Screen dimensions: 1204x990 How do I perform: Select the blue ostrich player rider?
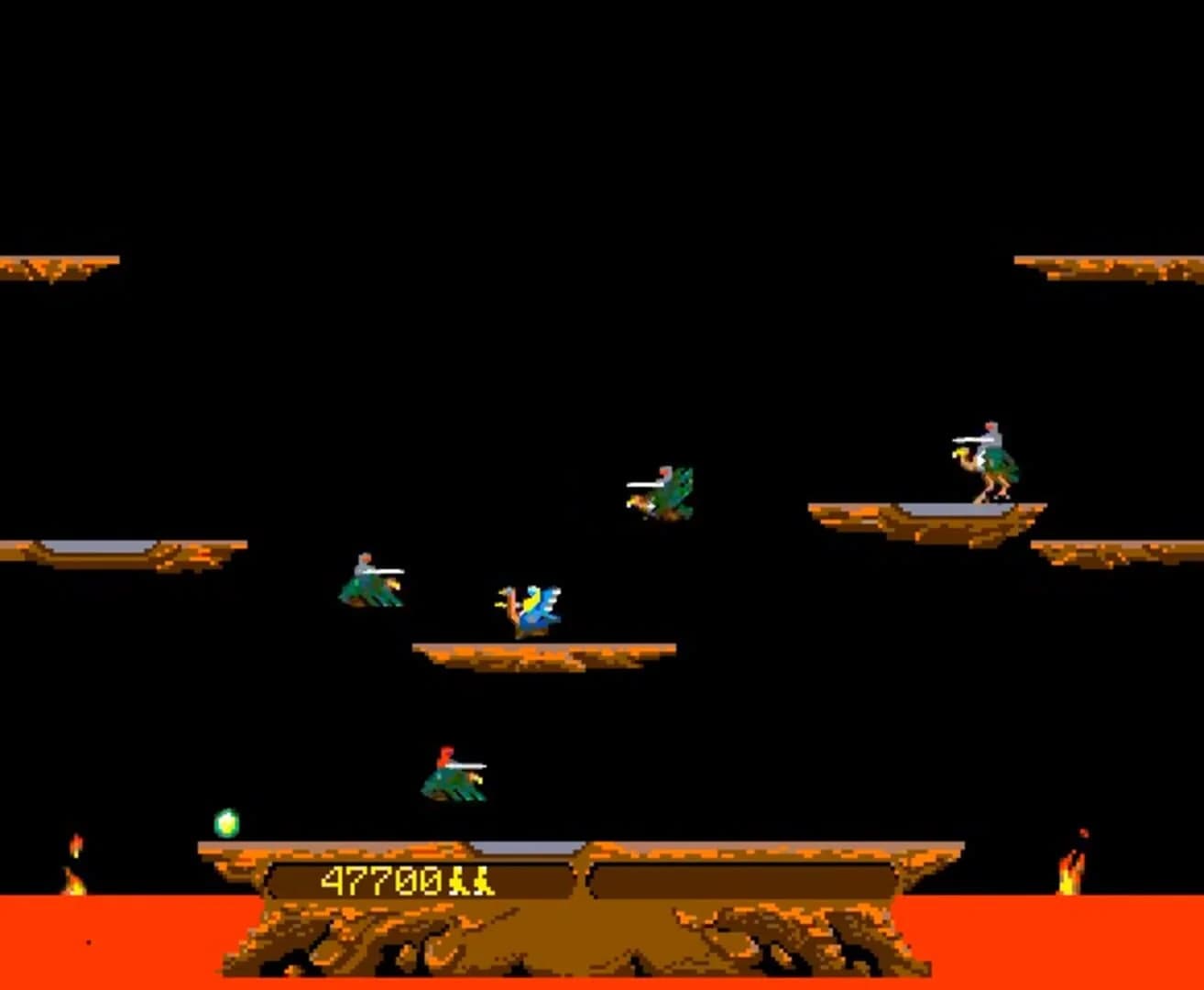coord(530,605)
